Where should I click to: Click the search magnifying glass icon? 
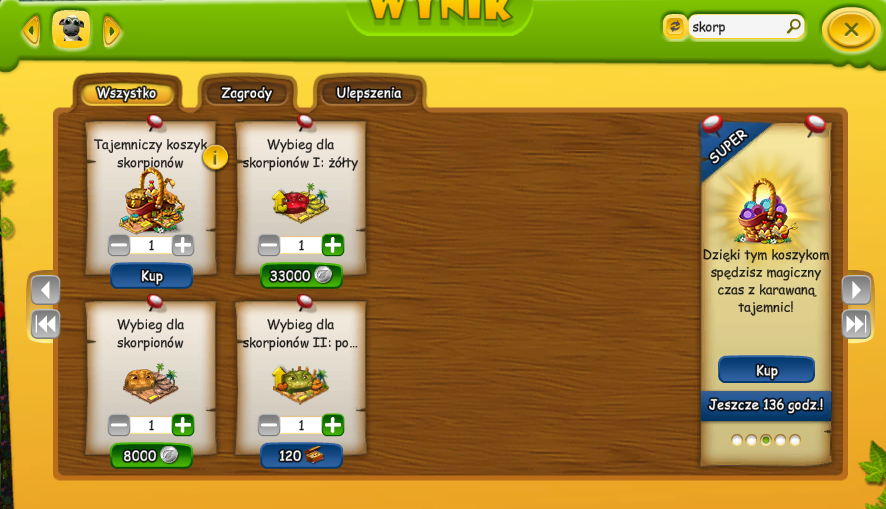tap(793, 27)
